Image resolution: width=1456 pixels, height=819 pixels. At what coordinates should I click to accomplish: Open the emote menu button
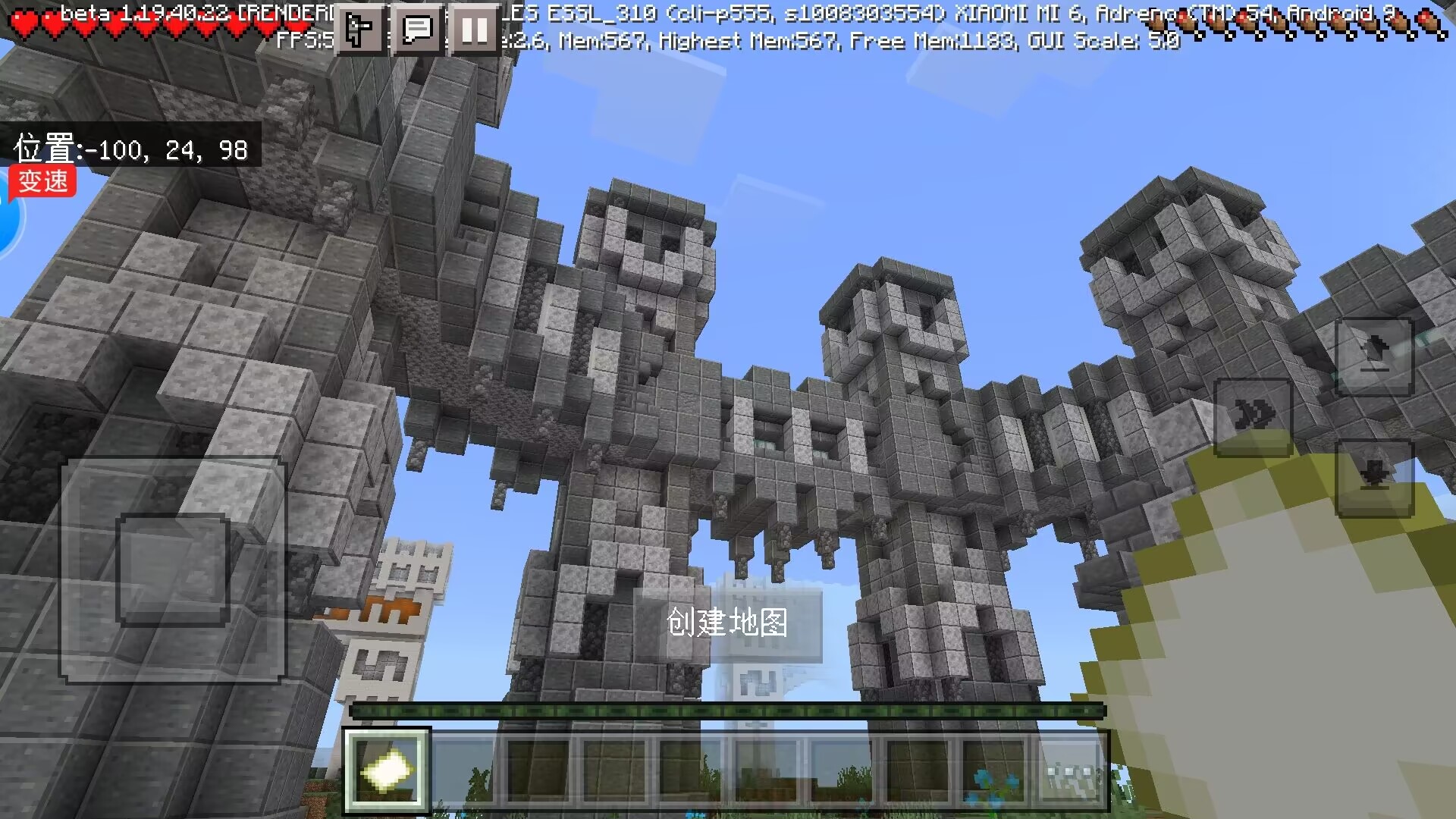click(x=359, y=30)
